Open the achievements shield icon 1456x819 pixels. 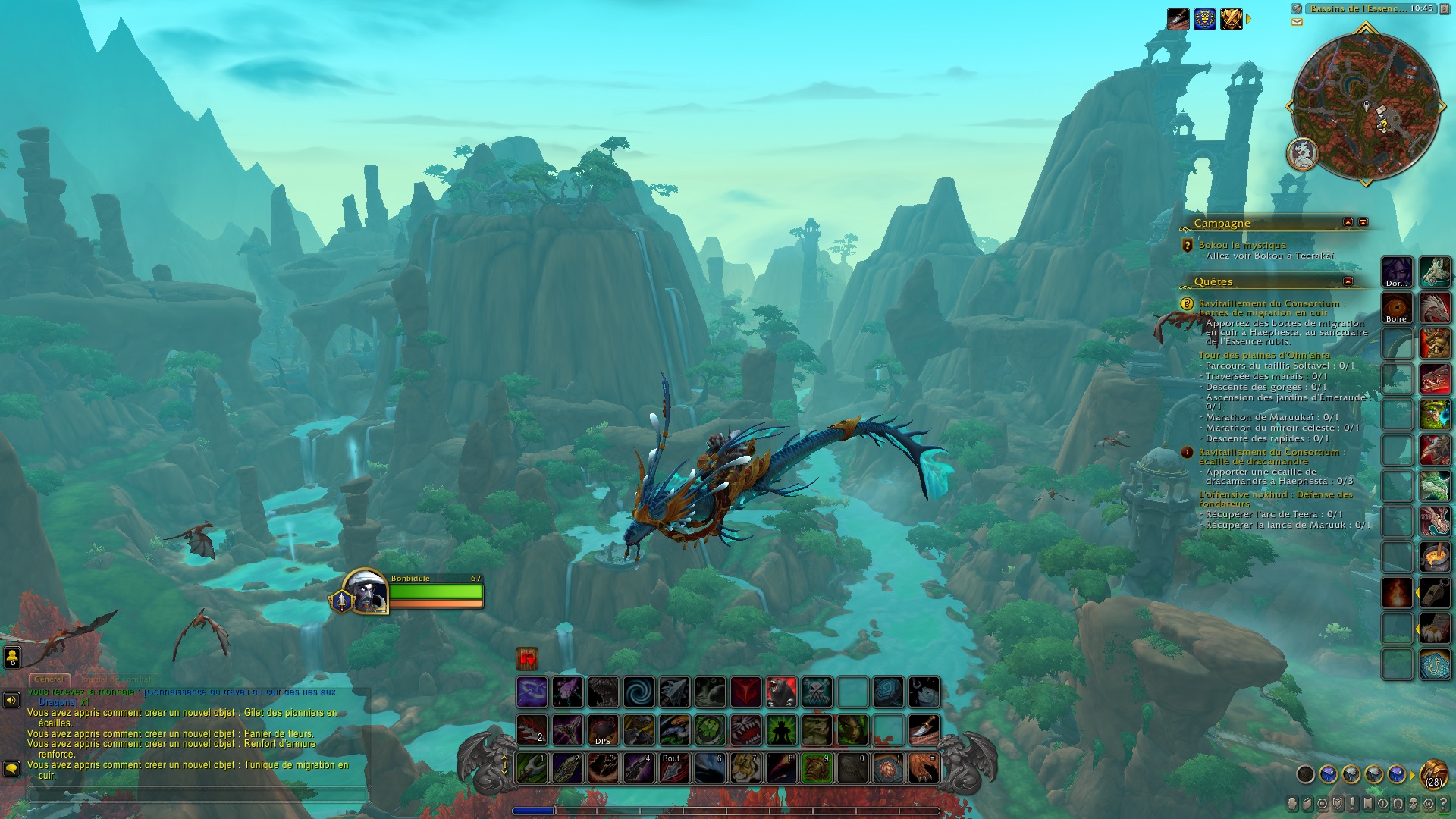pos(1337,805)
